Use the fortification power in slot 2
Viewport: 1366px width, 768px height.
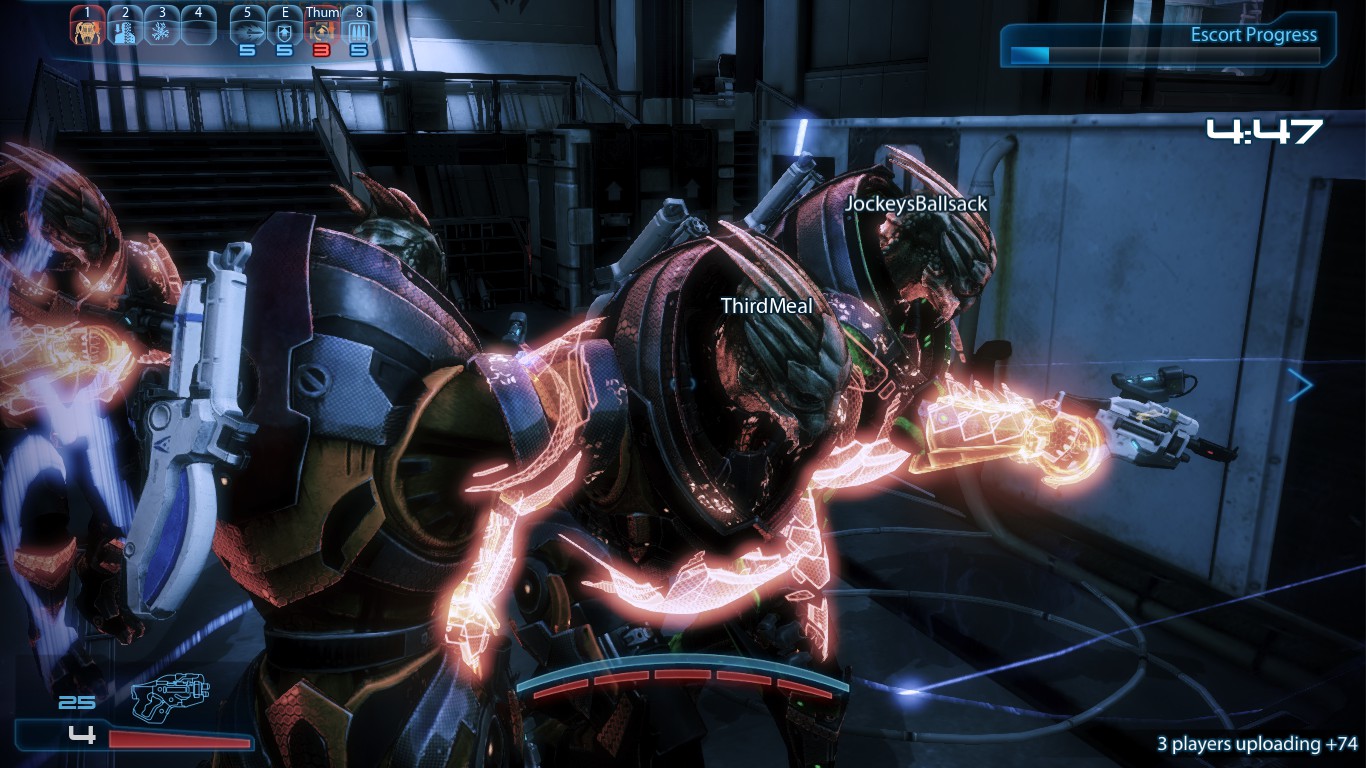point(124,27)
